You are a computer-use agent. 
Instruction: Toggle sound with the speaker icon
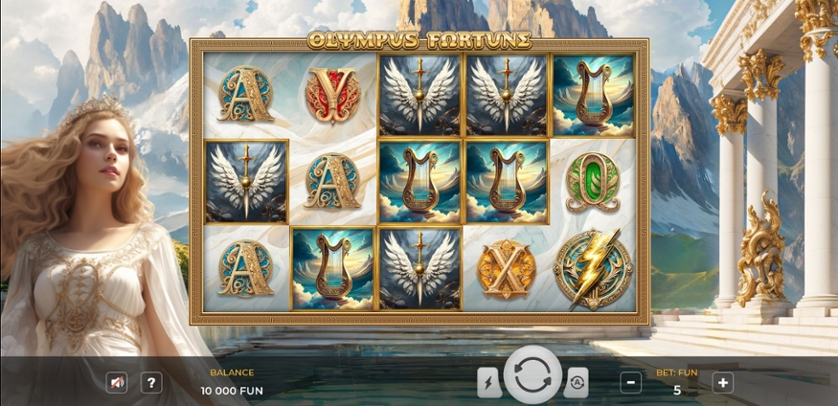(117, 382)
